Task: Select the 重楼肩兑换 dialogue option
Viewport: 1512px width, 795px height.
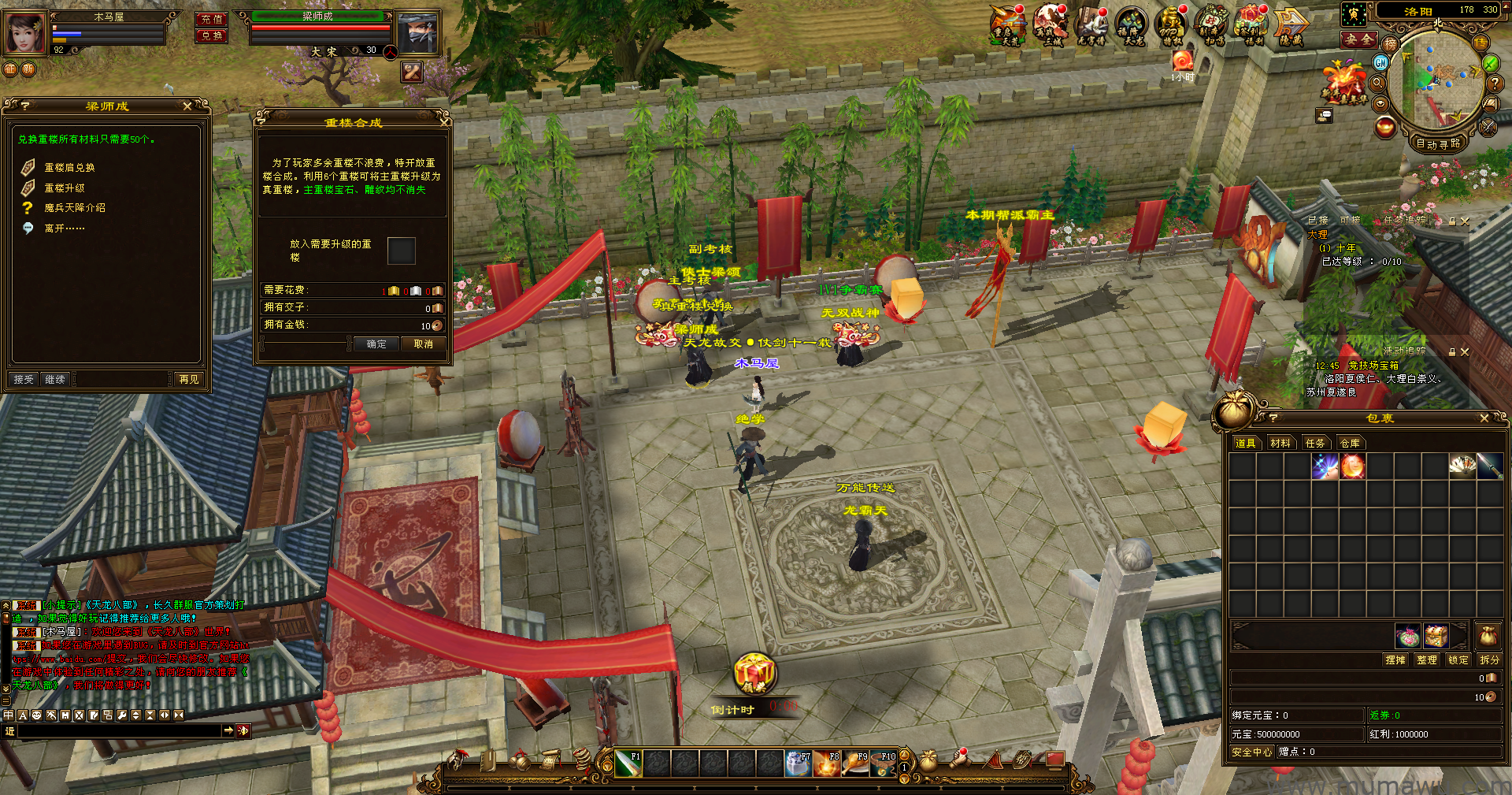Action: 69,168
